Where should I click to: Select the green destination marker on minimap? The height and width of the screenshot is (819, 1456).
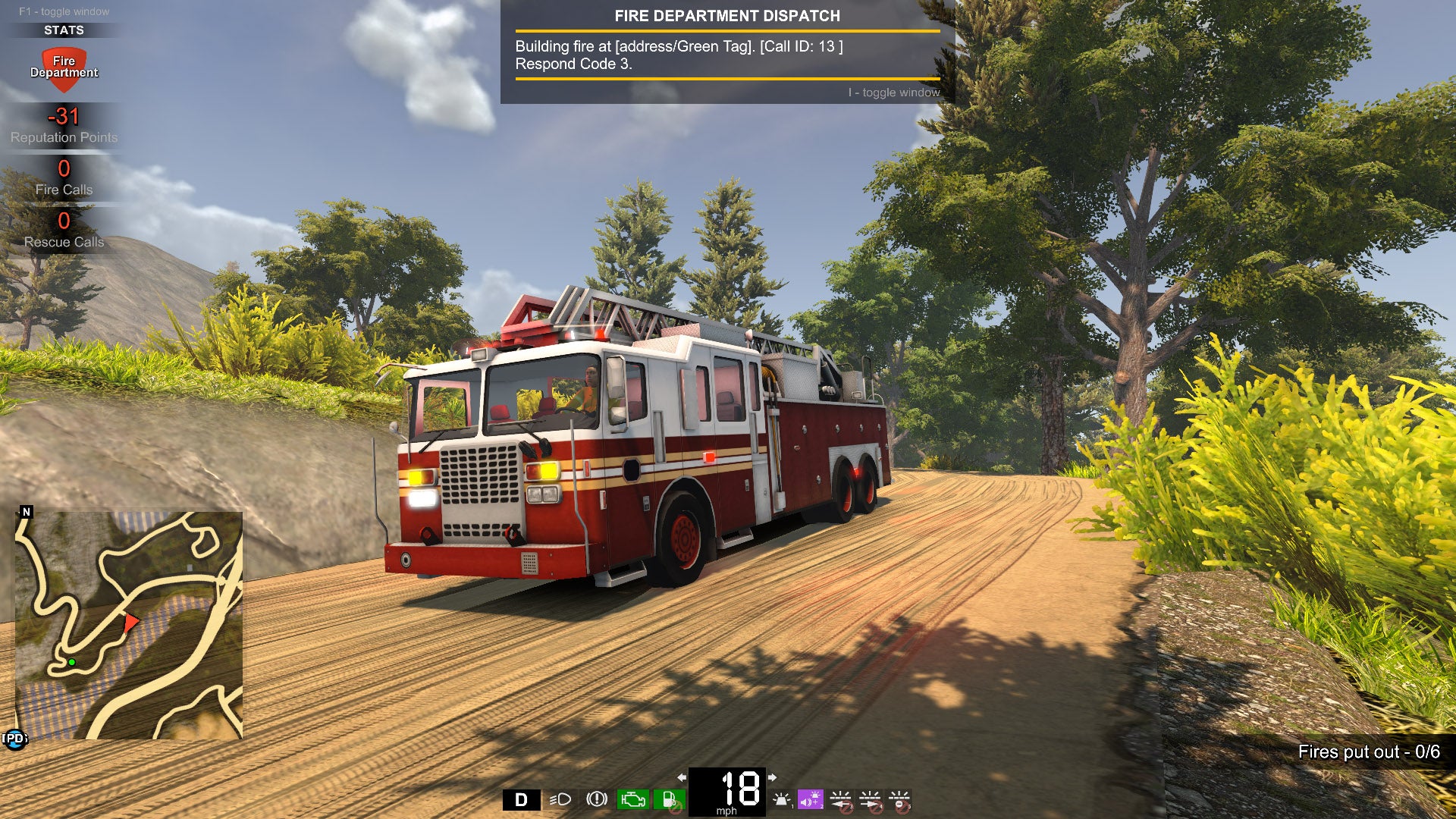click(72, 662)
